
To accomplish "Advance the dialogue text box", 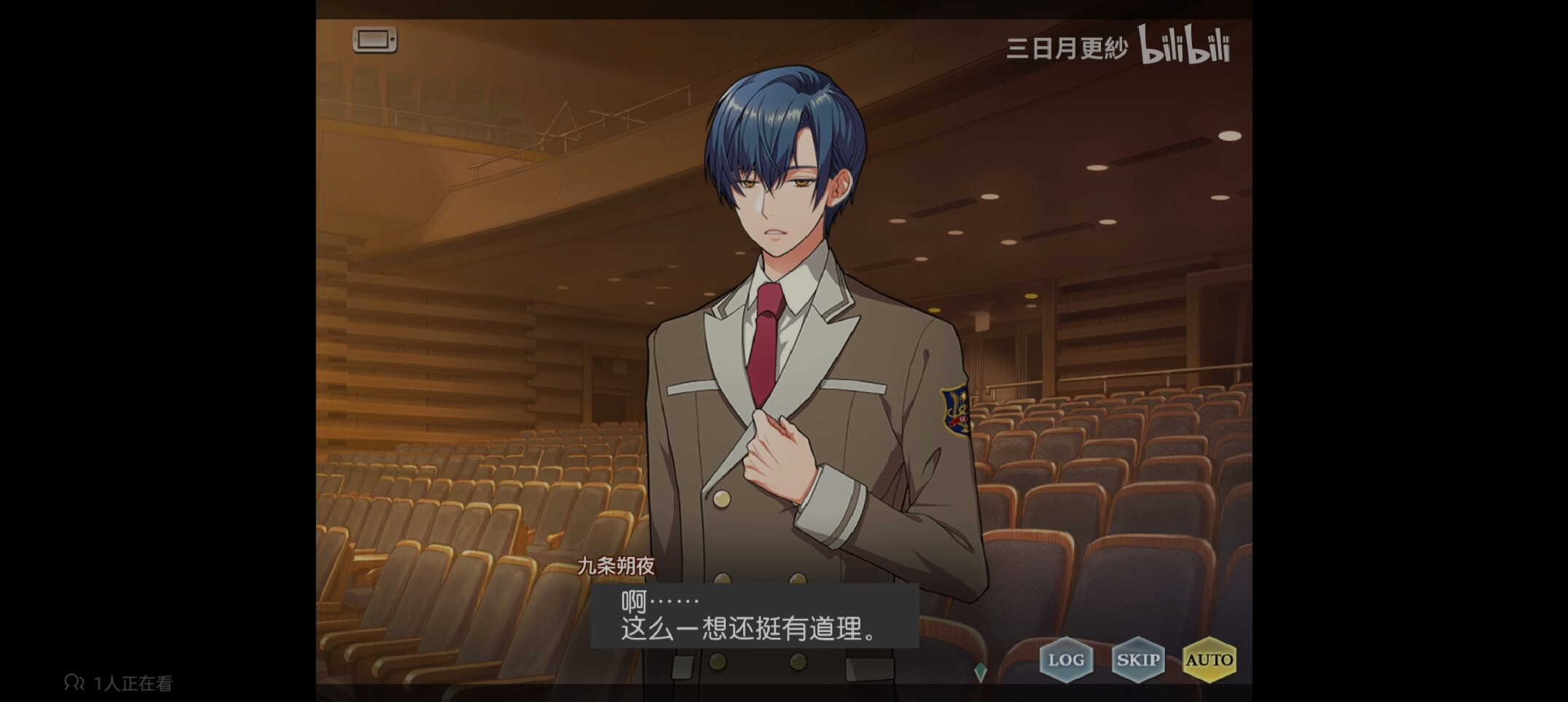I will (754, 616).
